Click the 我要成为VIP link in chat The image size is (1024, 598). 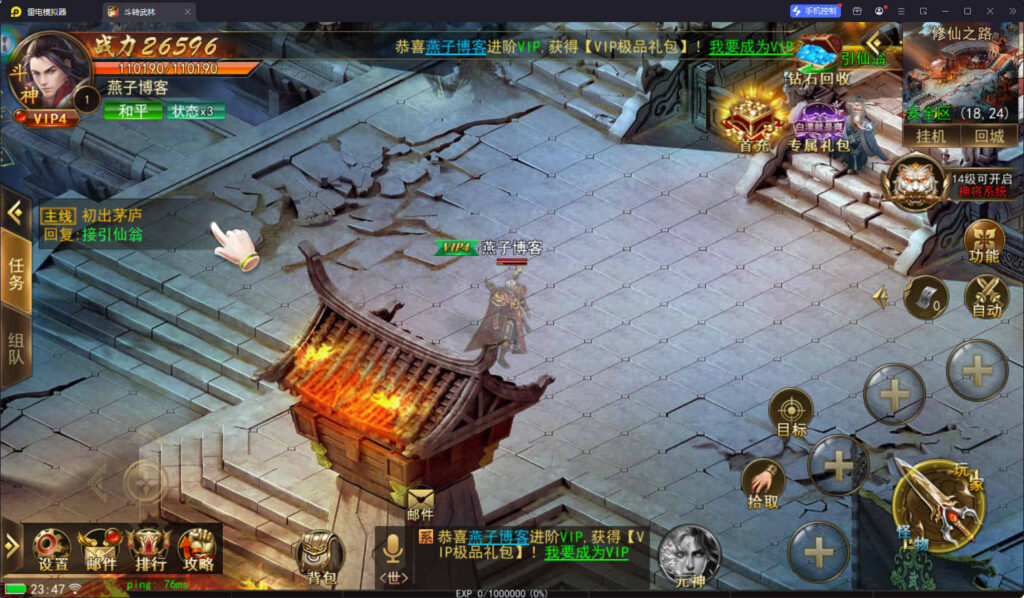[x=586, y=552]
